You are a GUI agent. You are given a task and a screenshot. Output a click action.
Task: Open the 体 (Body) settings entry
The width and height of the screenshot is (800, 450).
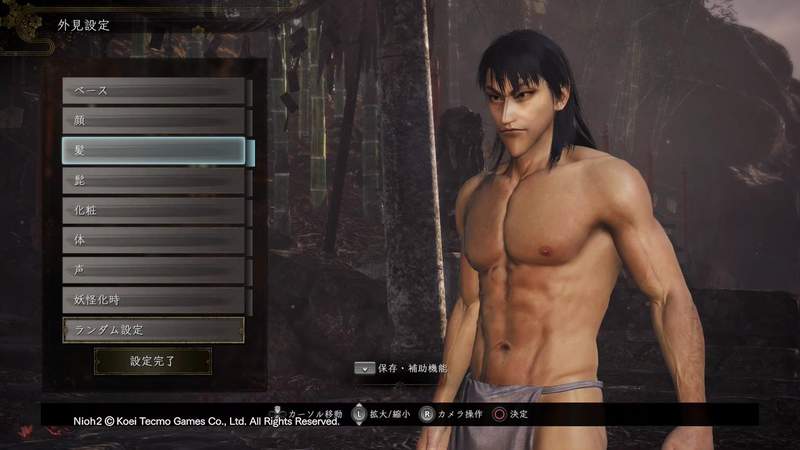pyautogui.click(x=154, y=241)
